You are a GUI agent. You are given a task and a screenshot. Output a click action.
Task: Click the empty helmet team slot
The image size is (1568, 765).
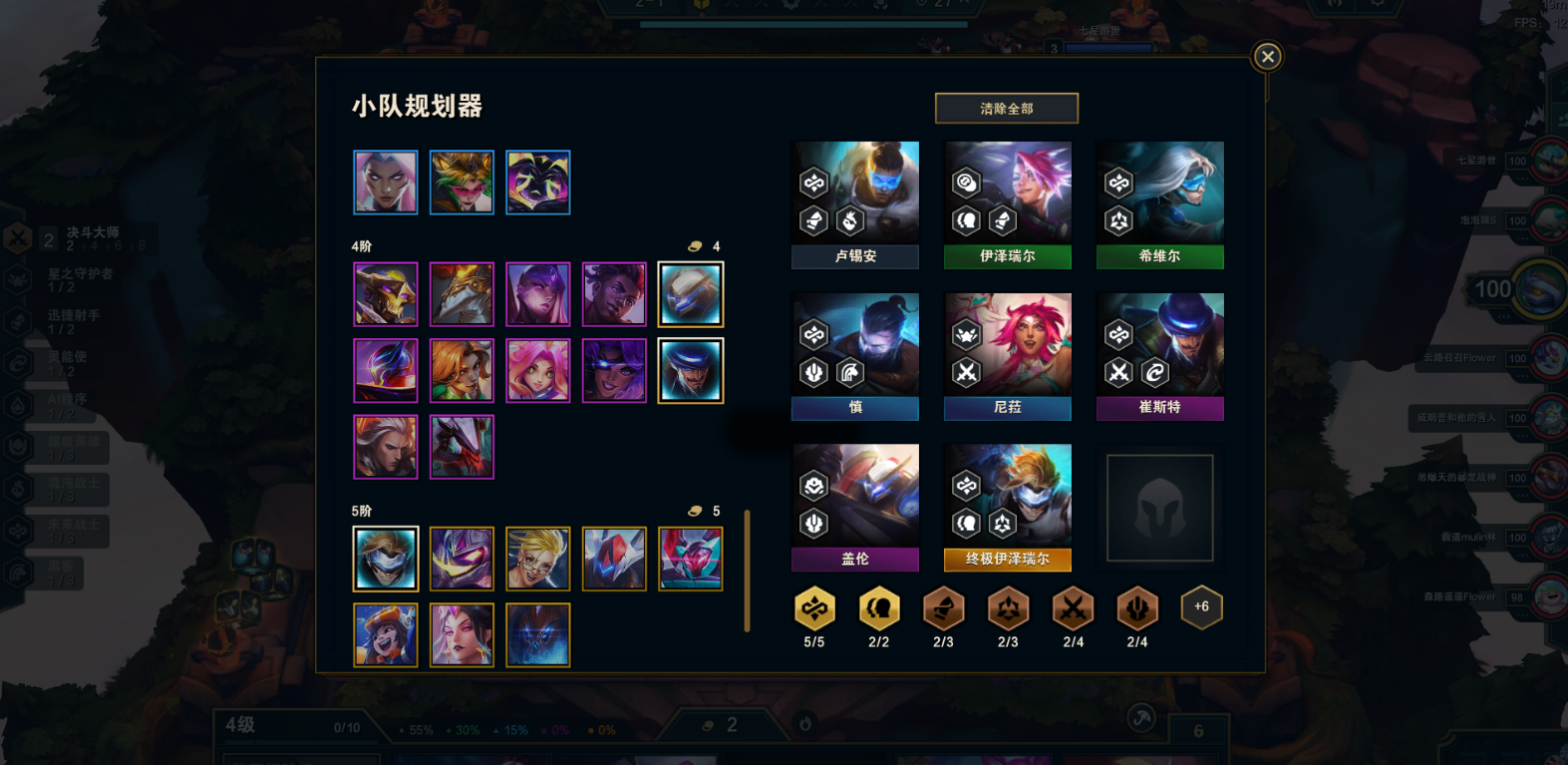pos(1159,508)
